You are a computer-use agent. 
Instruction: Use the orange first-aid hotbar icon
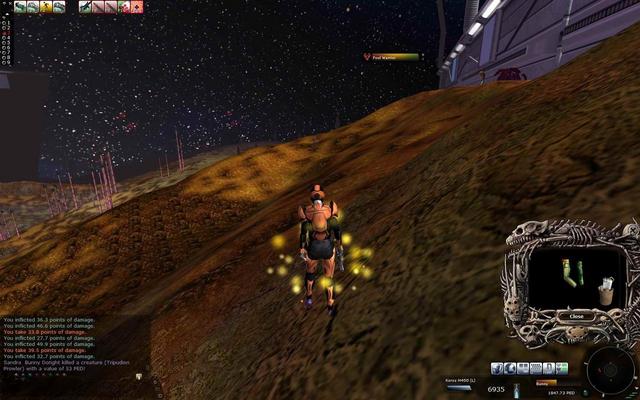pos(137,7)
